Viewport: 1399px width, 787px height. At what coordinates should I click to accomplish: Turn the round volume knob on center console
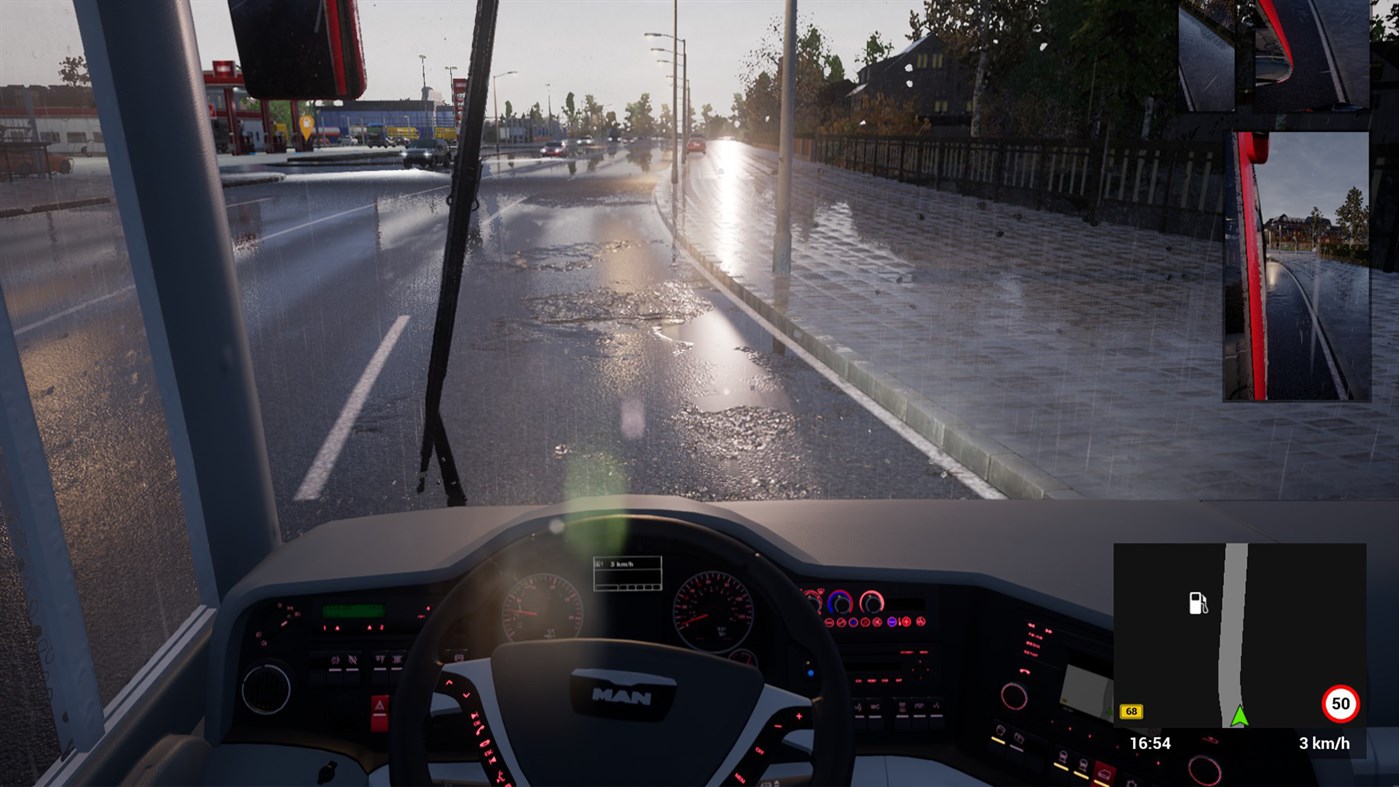(x=1015, y=694)
